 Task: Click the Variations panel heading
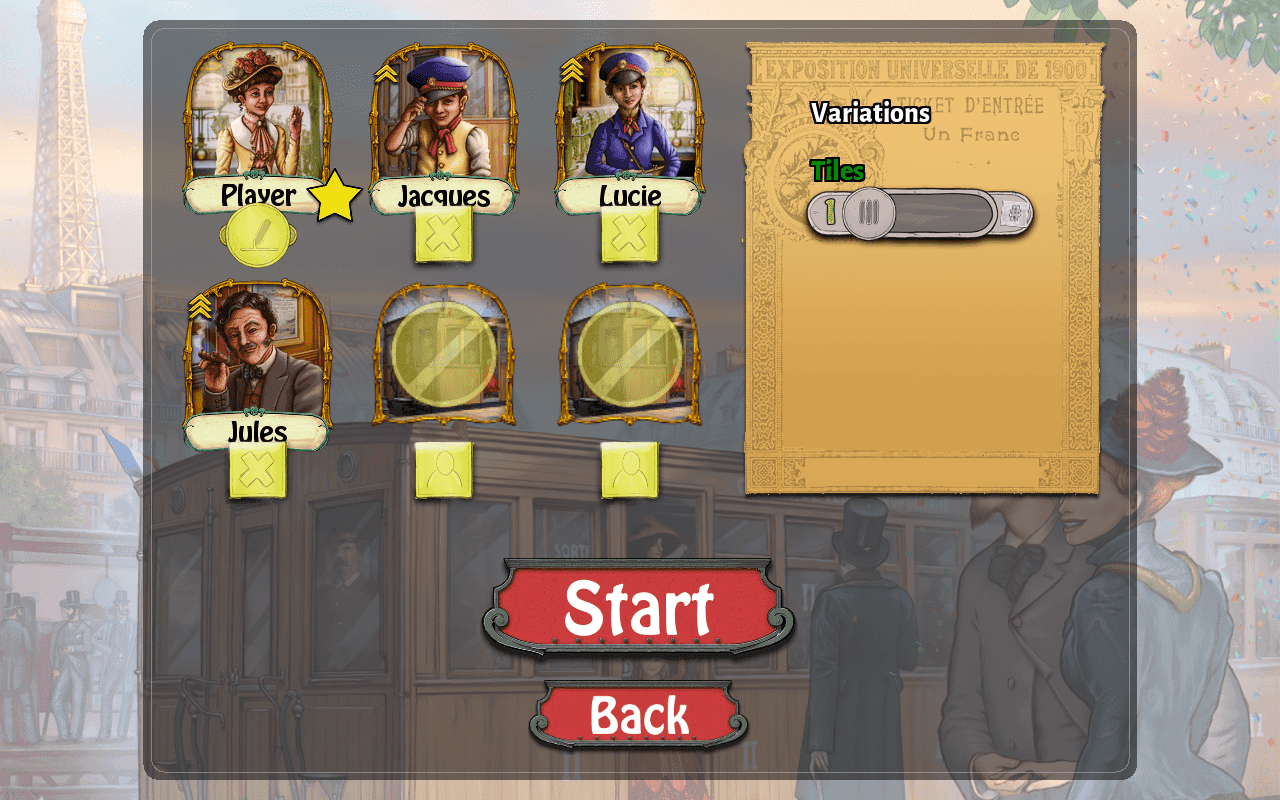point(869,114)
